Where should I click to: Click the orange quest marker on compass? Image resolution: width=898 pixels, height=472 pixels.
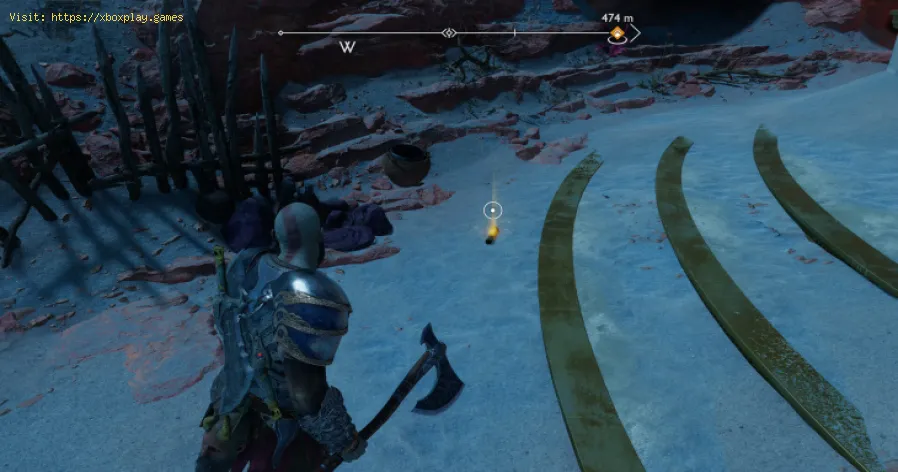pyautogui.click(x=618, y=35)
